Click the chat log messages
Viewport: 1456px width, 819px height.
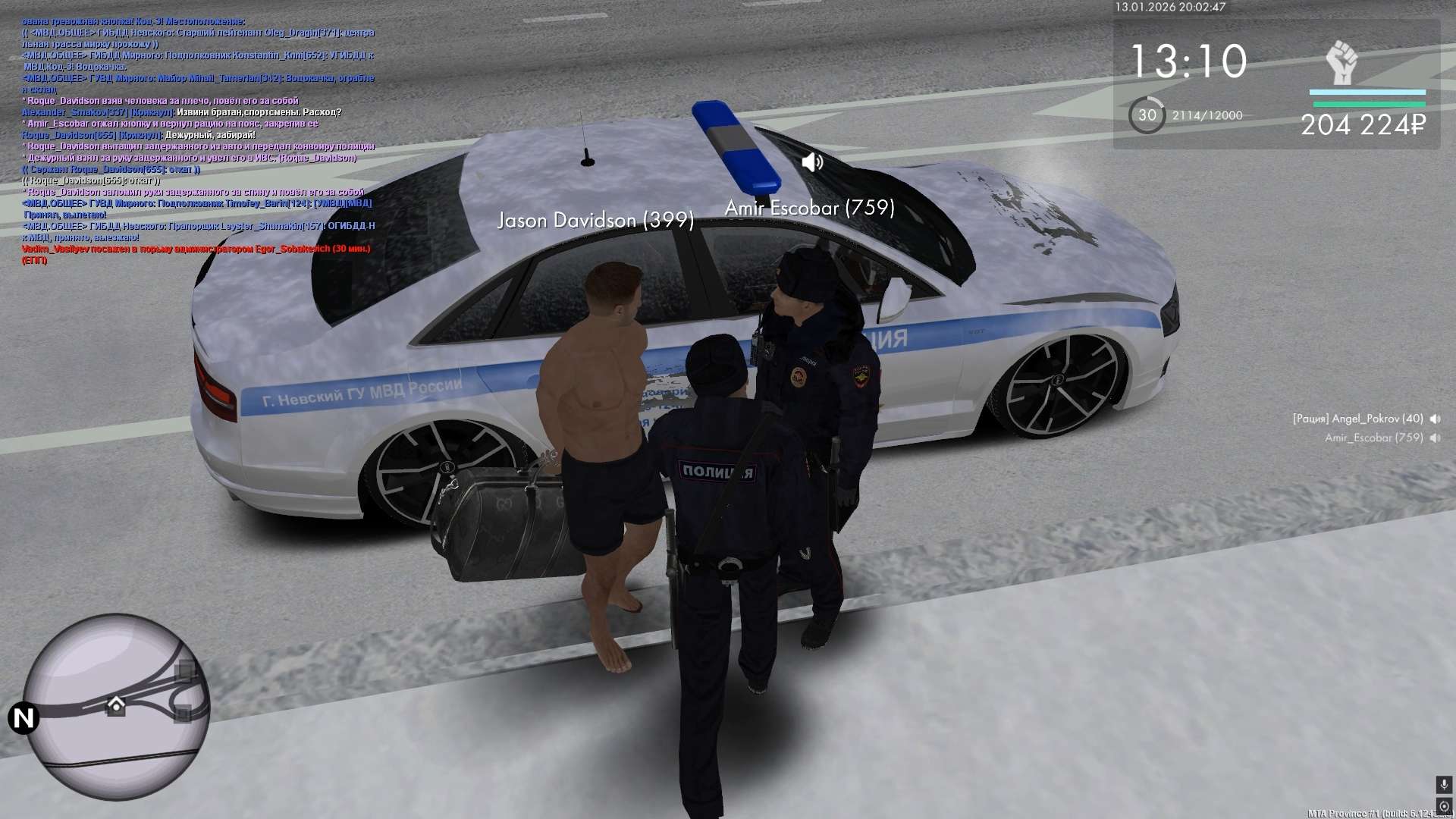(197, 140)
